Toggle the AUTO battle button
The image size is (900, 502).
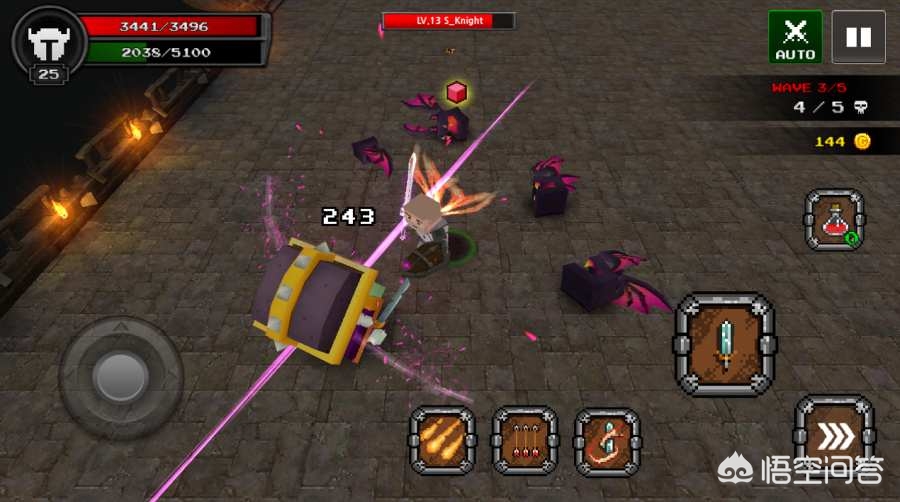click(x=795, y=37)
